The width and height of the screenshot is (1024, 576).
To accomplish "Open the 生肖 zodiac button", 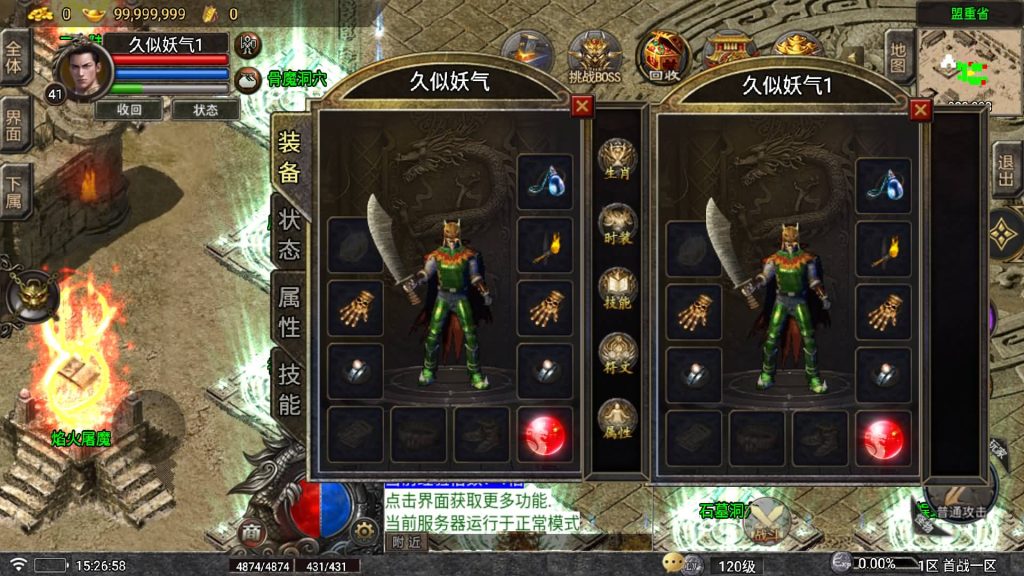I will (x=617, y=160).
